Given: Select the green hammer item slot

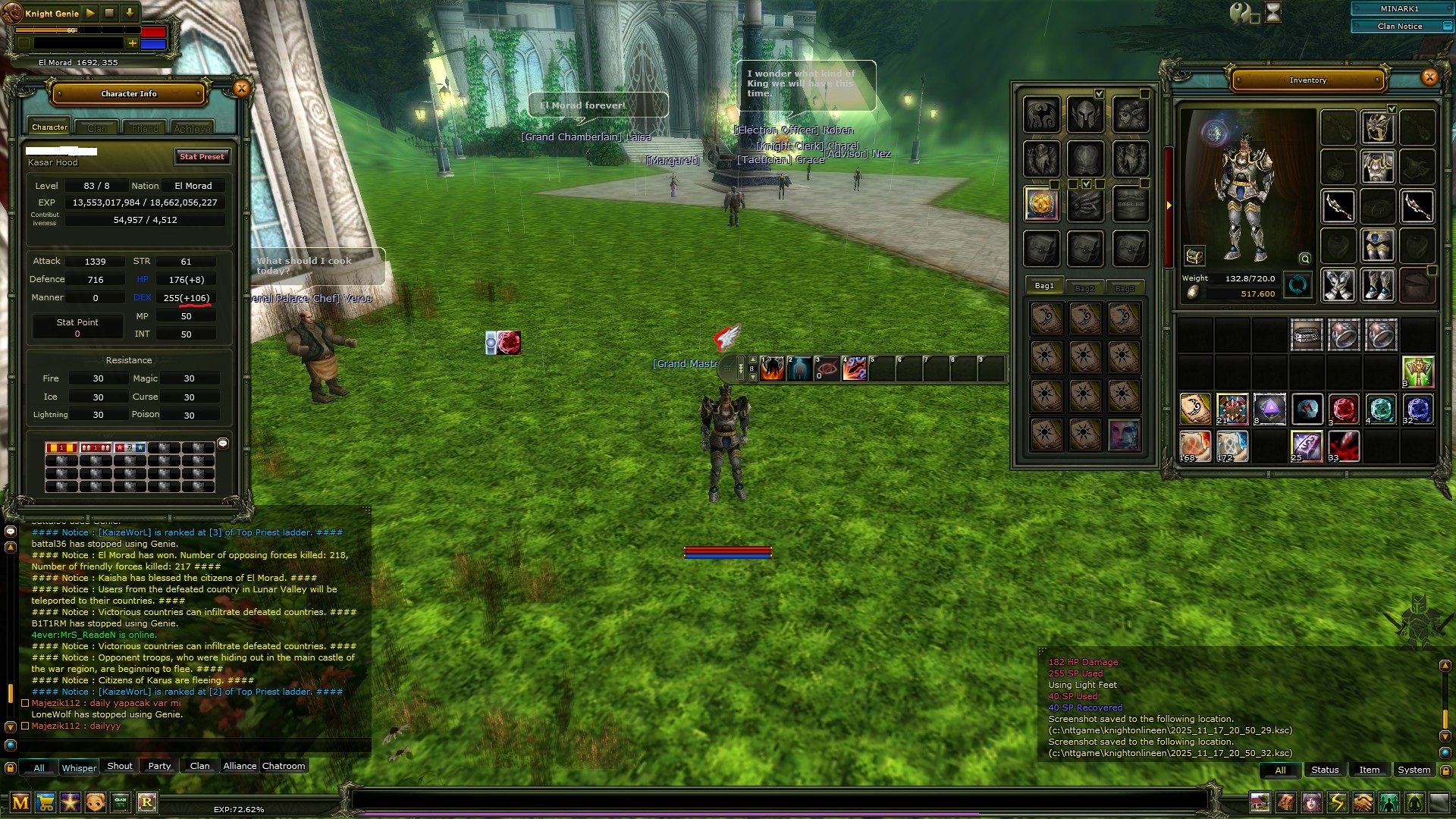Looking at the screenshot, I should (x=1417, y=372).
